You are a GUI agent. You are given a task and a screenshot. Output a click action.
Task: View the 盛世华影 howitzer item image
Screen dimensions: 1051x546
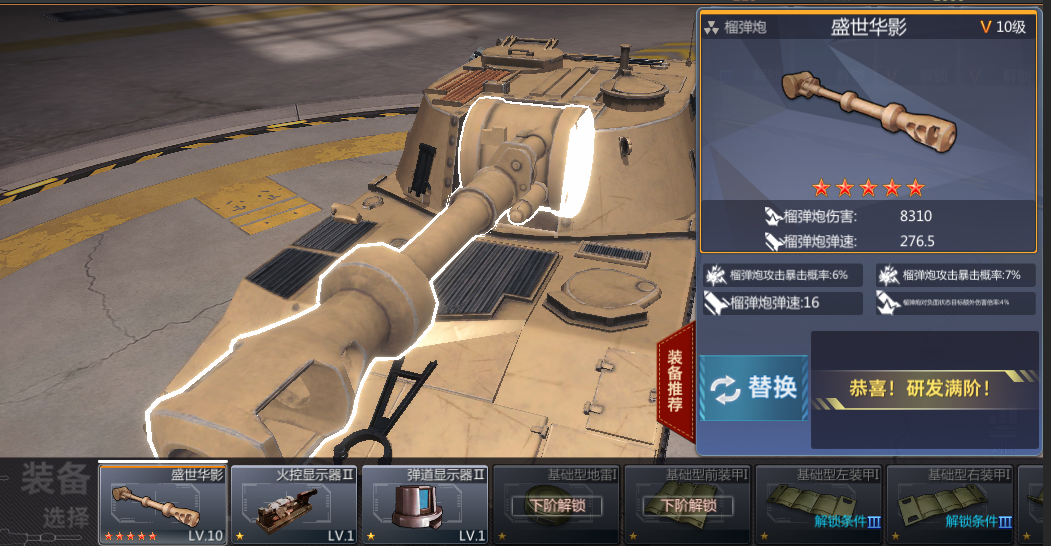tap(869, 108)
